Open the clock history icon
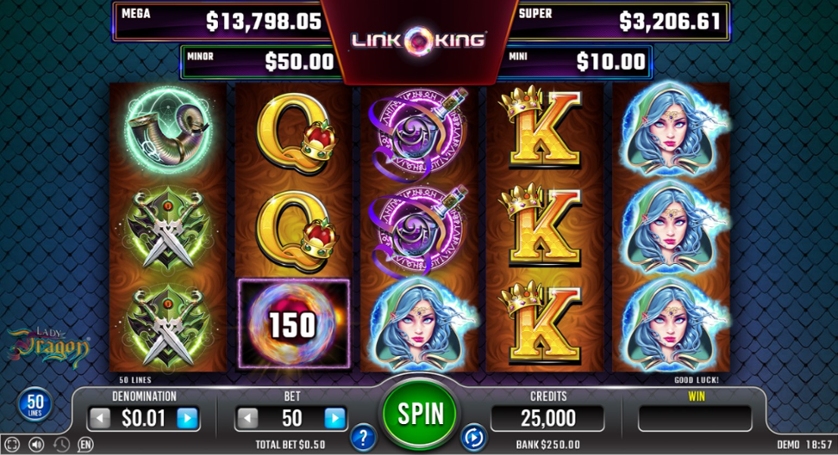This screenshot has height=455, width=838. pos(62,444)
